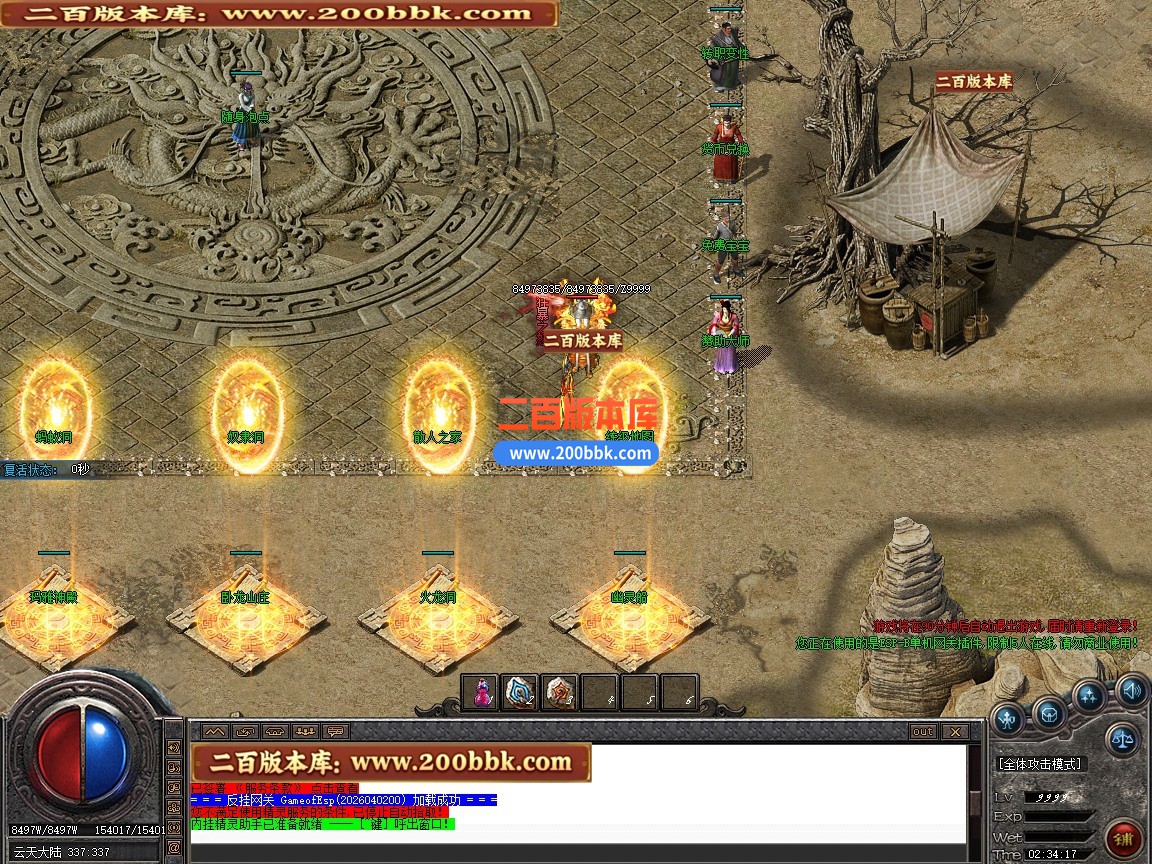Select the @ channel button beside the chat
The image size is (1152, 864).
174,847
